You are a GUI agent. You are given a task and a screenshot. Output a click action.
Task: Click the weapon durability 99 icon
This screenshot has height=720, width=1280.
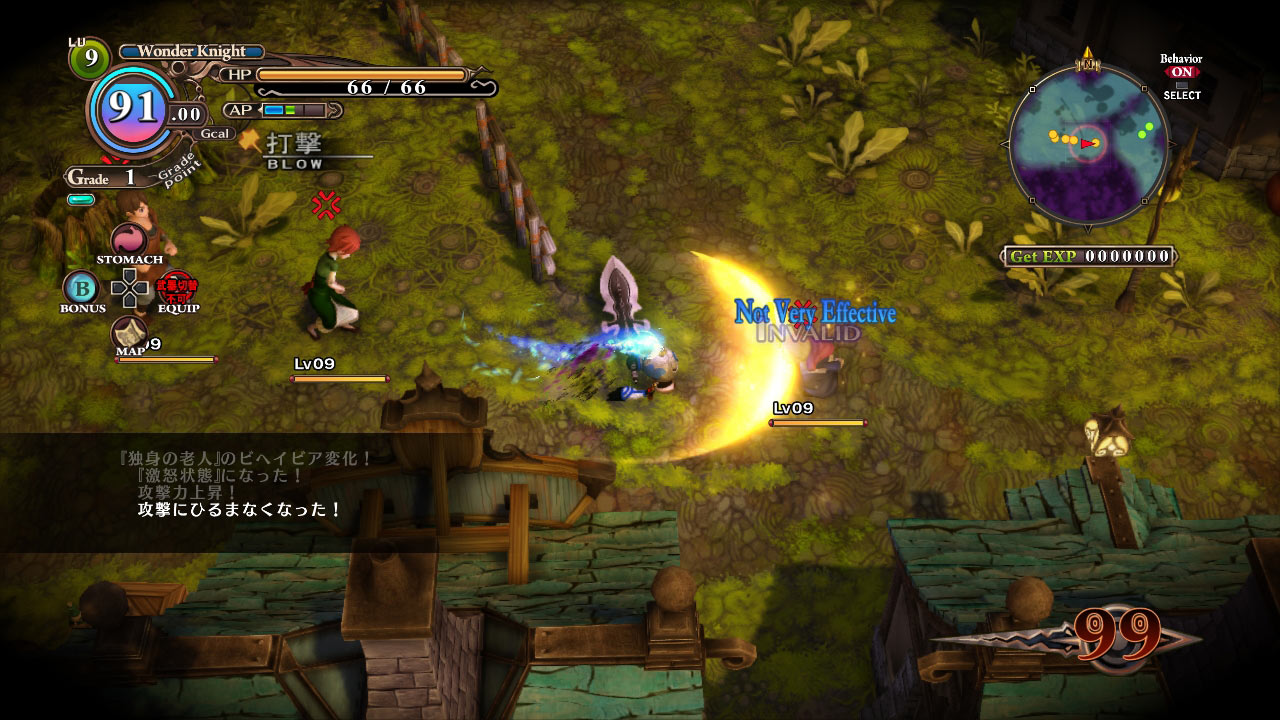point(1118,635)
